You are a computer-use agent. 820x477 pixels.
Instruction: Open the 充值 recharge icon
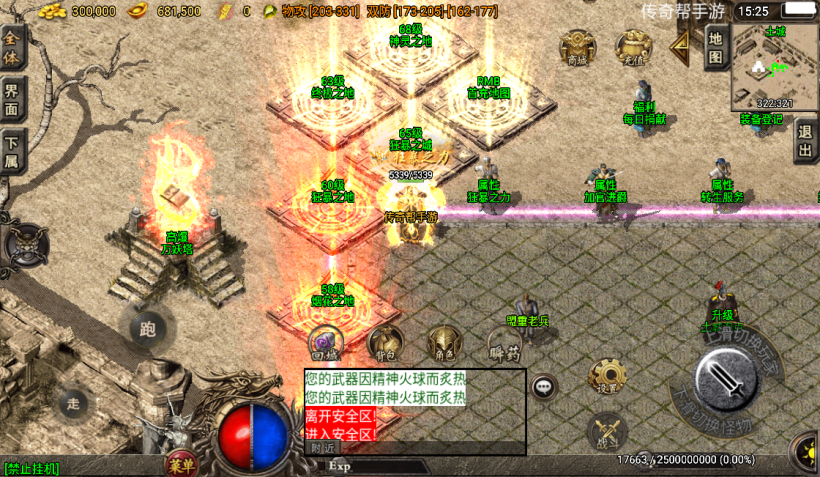pyautogui.click(x=632, y=46)
